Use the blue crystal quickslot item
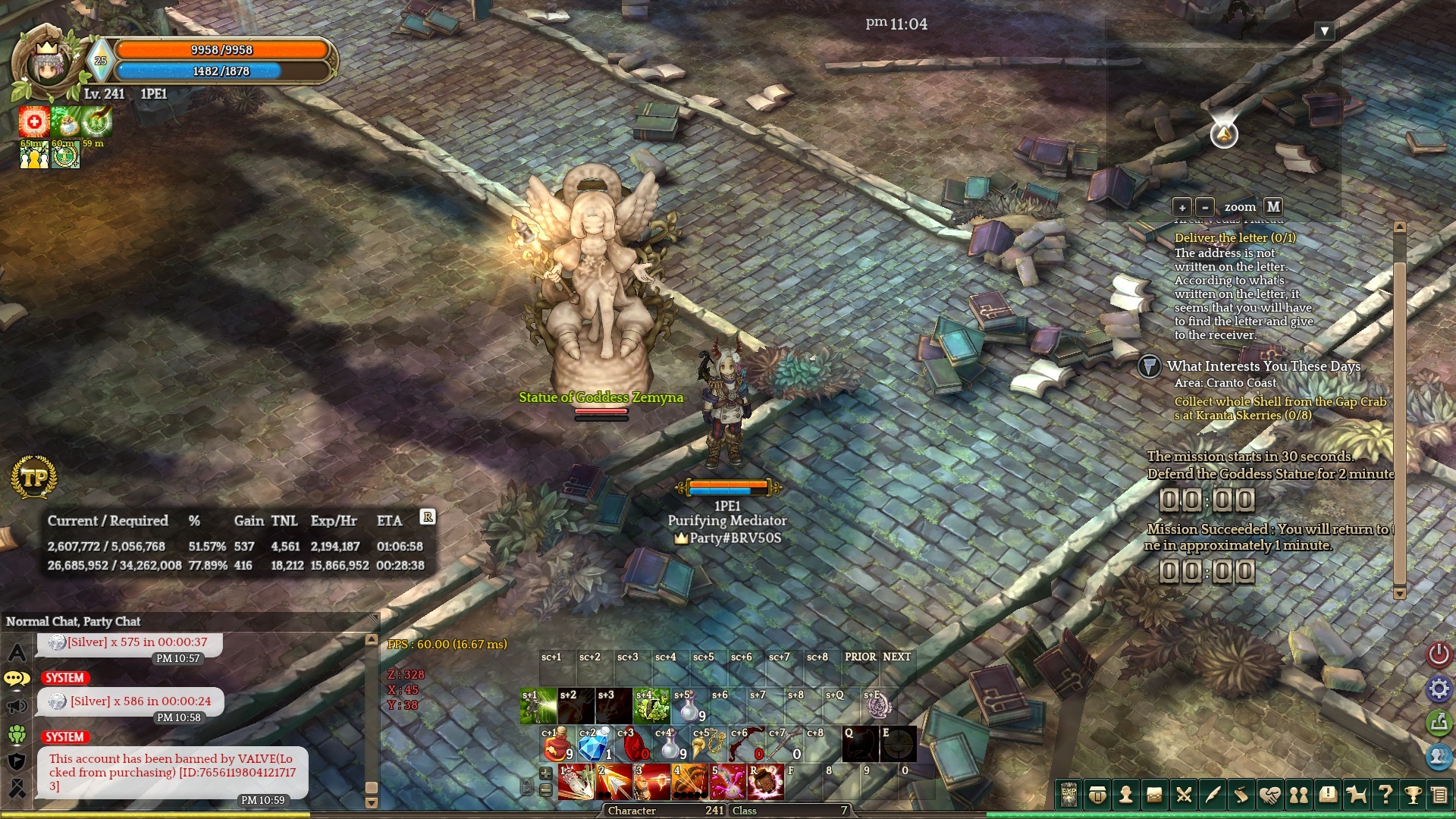This screenshot has height=819, width=1456. click(595, 745)
